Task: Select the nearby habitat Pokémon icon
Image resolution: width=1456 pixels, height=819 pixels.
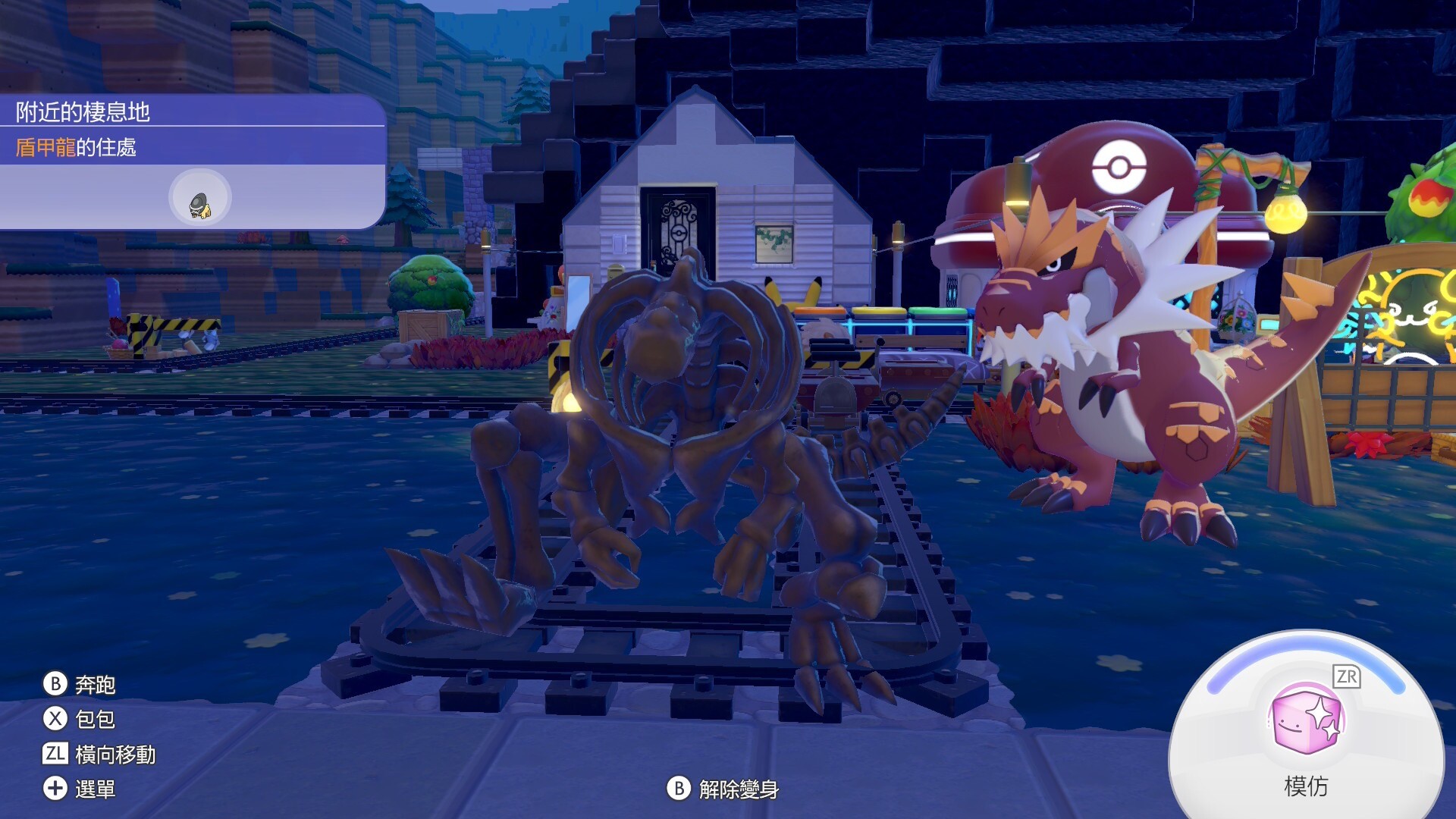Action: click(199, 199)
